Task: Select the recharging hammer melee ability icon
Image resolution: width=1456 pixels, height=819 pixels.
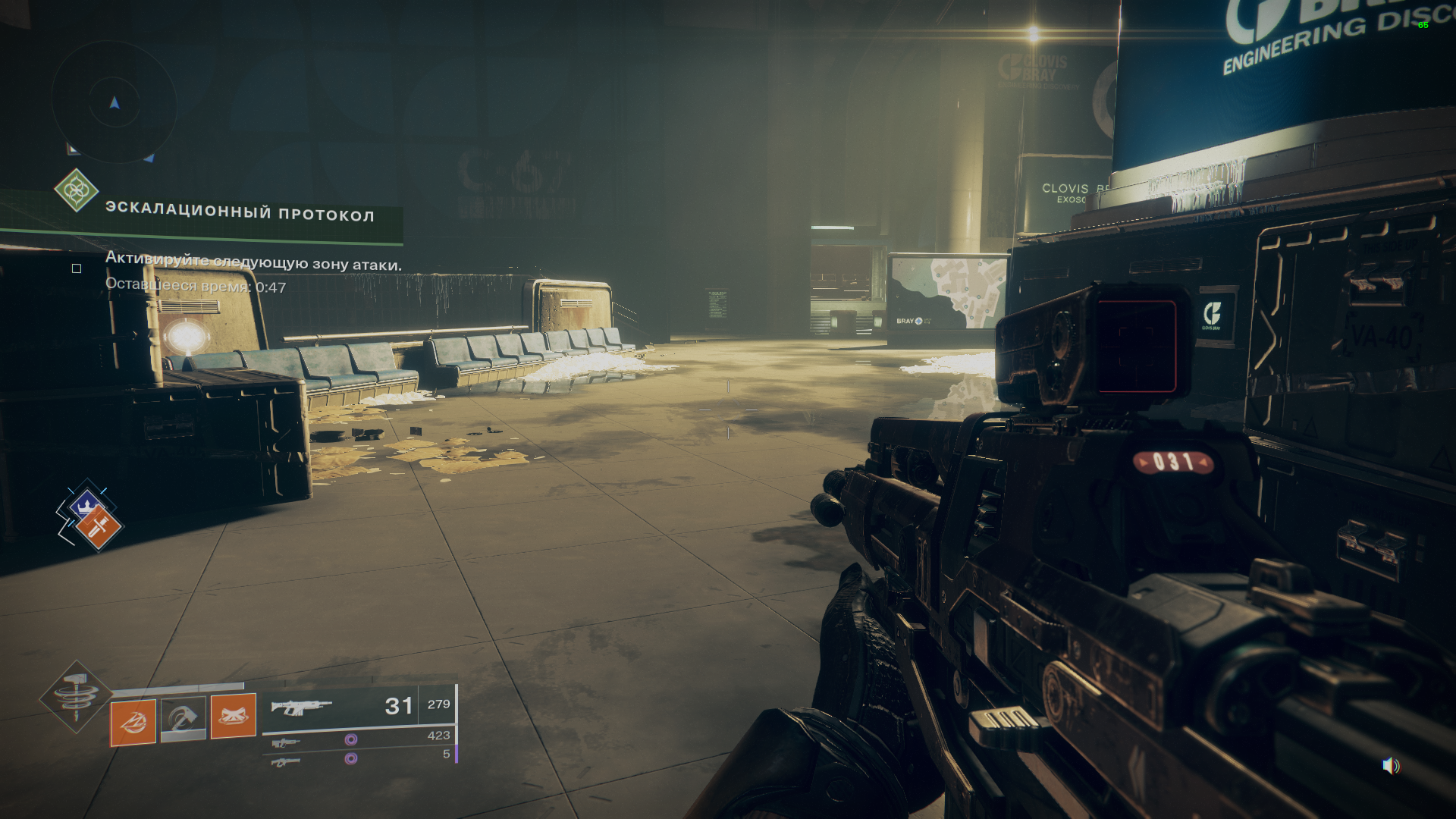Action: click(184, 718)
